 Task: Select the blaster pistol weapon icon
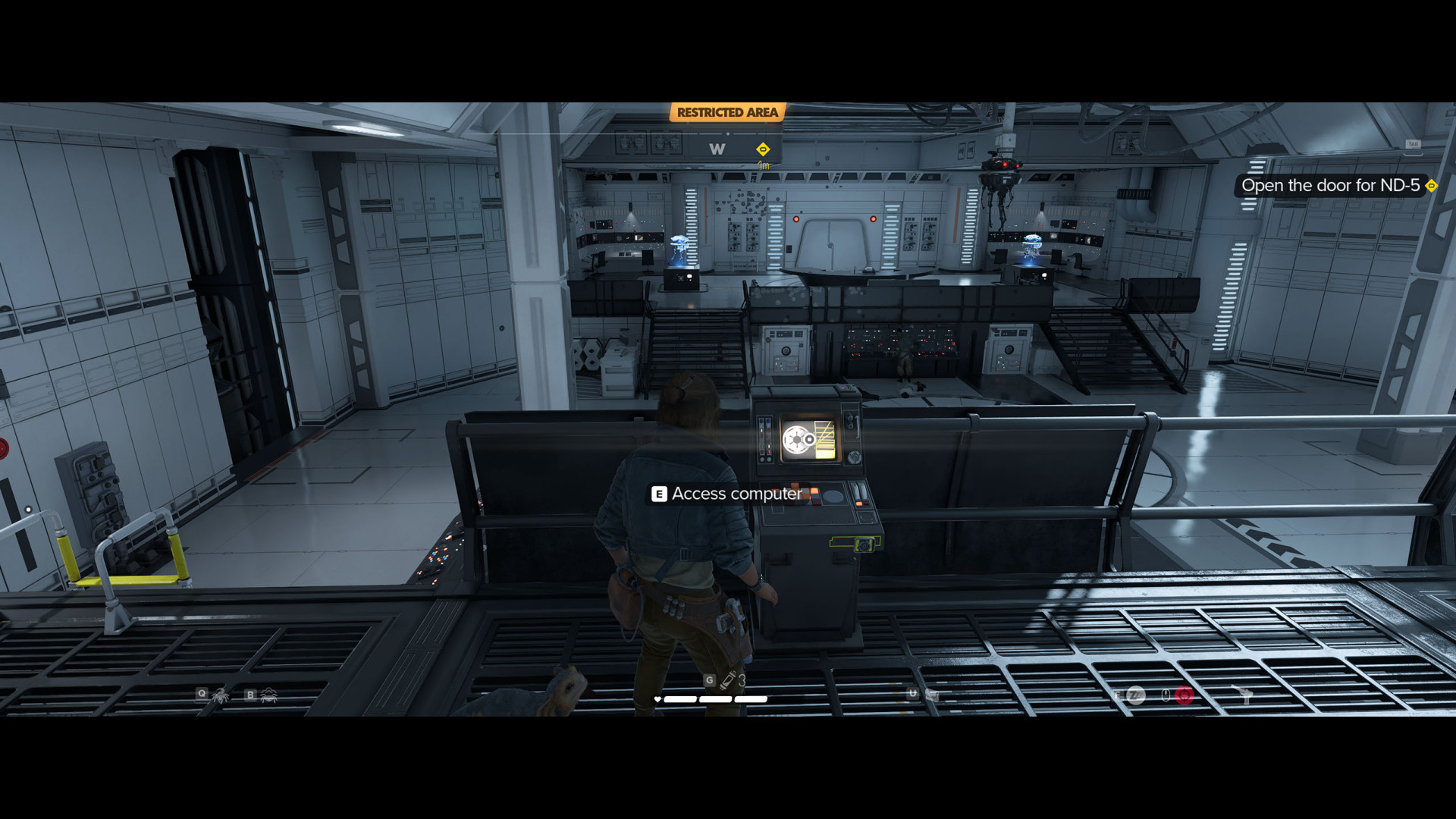(x=1244, y=695)
